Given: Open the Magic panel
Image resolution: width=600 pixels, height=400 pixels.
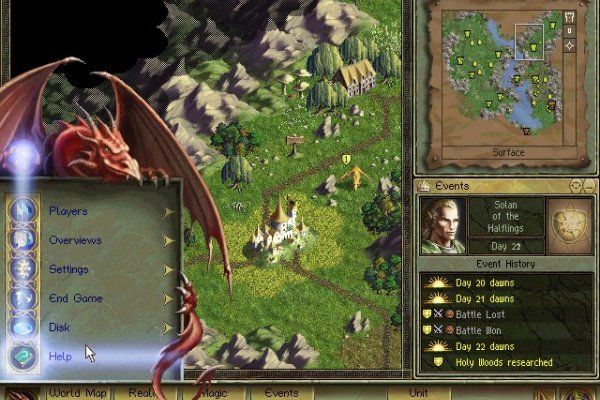Looking at the screenshot, I should point(212,393).
